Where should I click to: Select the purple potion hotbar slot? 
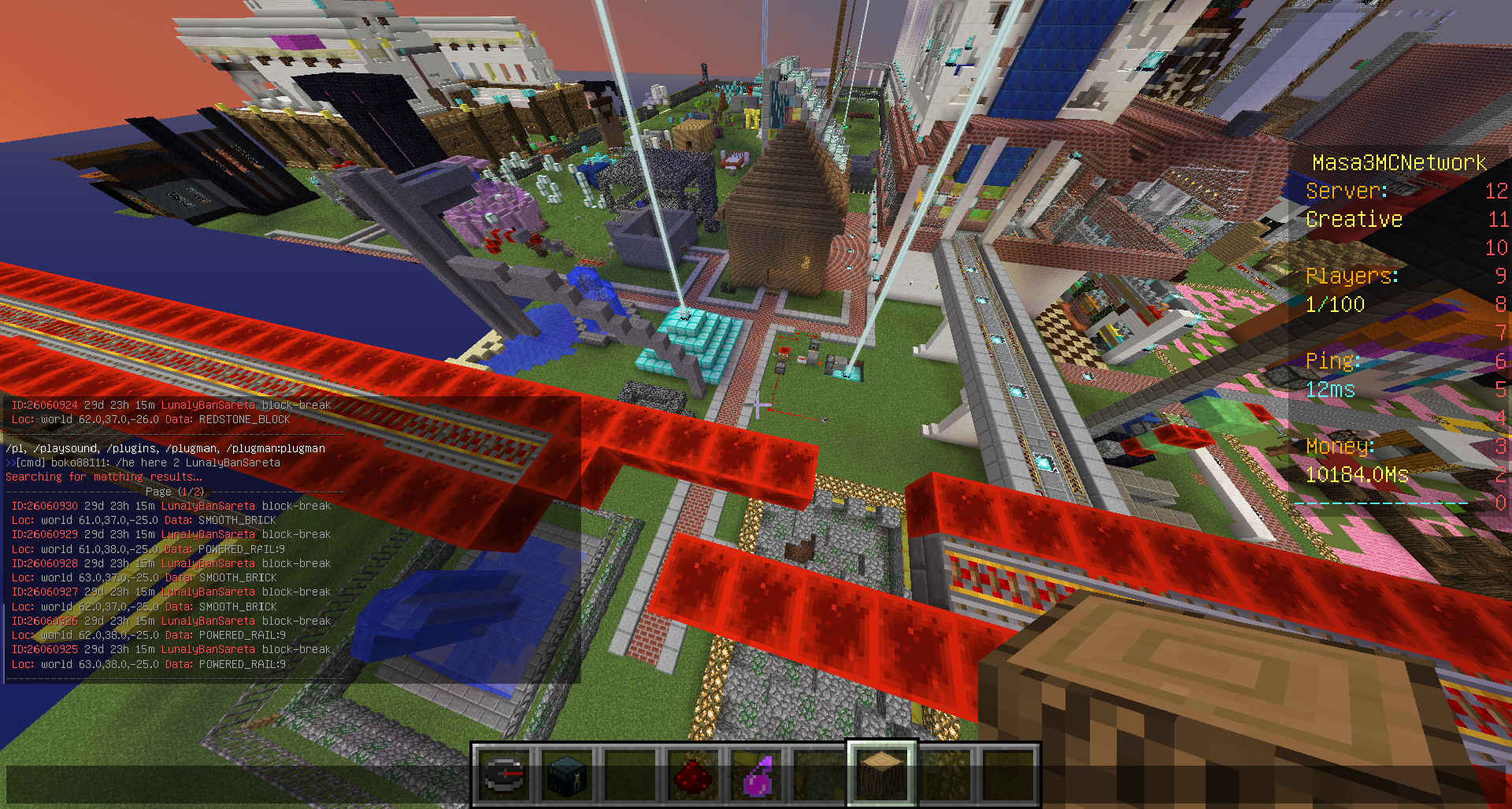[x=756, y=774]
